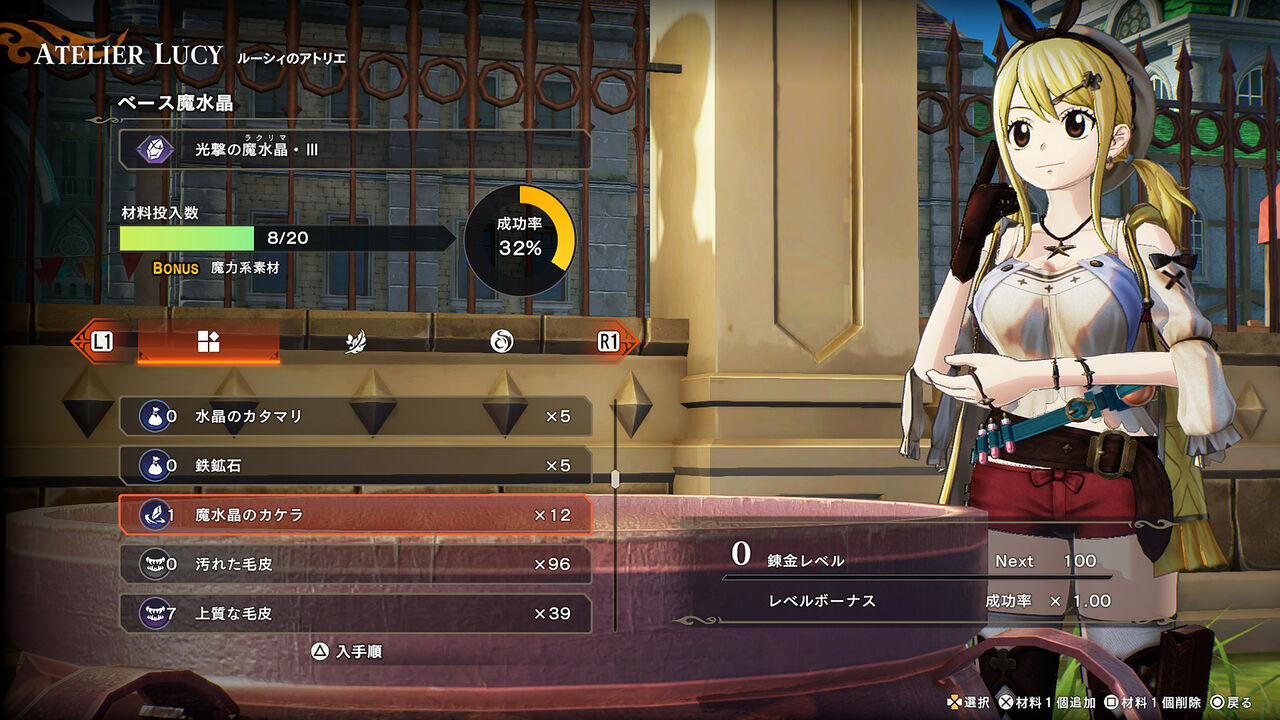
Task: Select the 上質な毛皮 material row
Action: point(355,613)
